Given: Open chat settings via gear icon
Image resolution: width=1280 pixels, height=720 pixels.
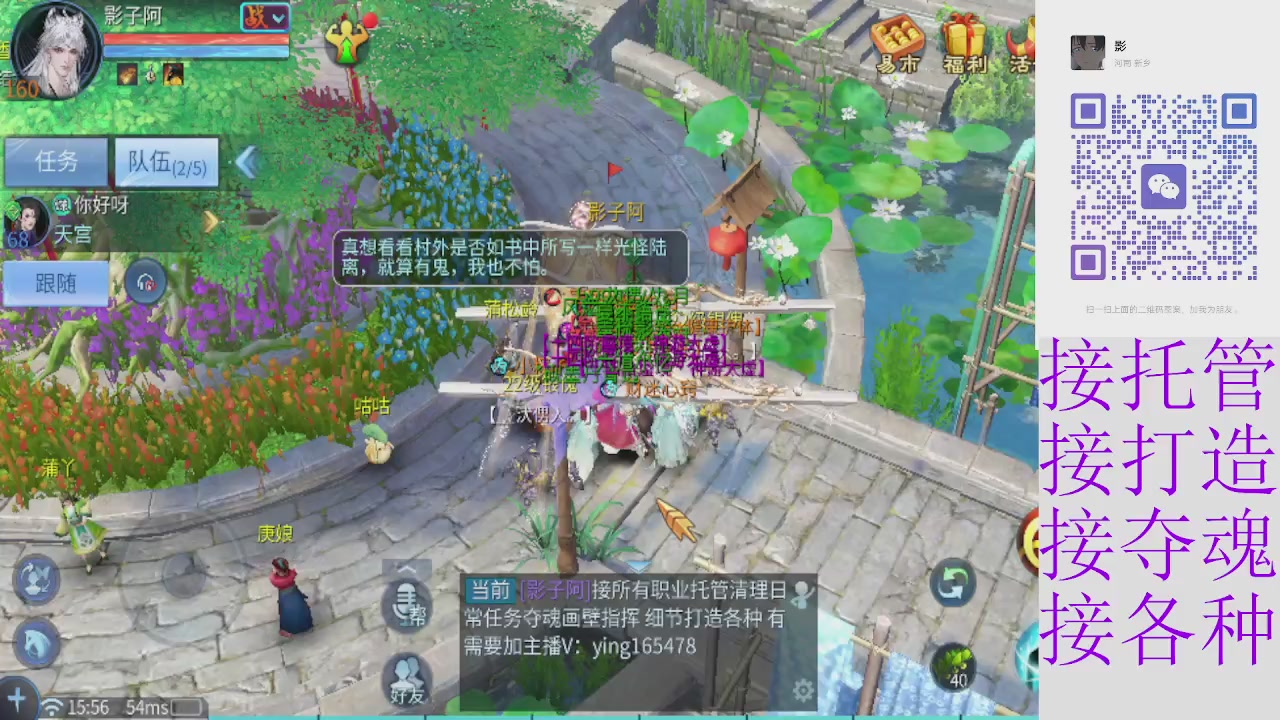Looking at the screenshot, I should [x=802, y=689].
